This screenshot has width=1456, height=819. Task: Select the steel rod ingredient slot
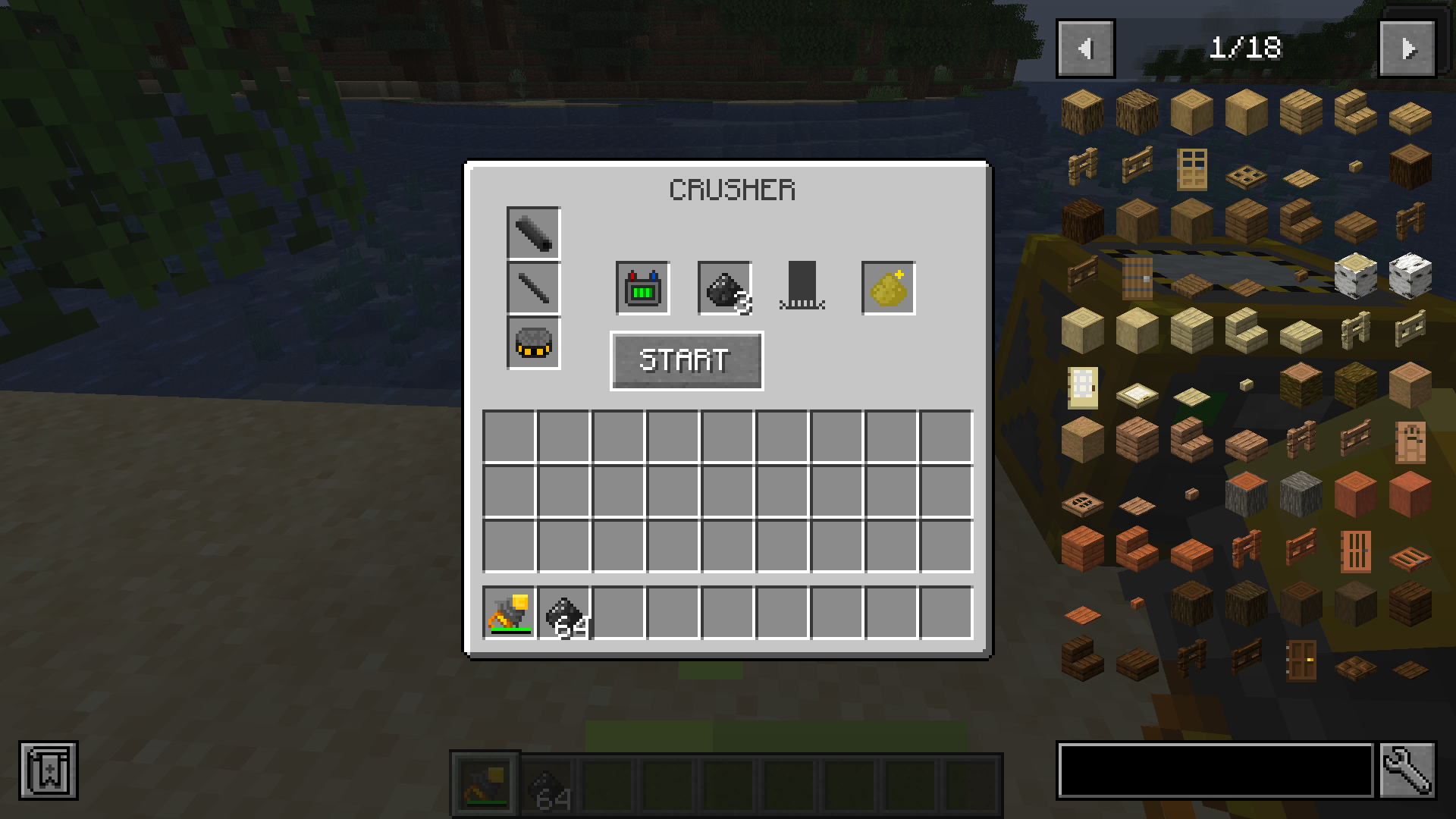(532, 287)
